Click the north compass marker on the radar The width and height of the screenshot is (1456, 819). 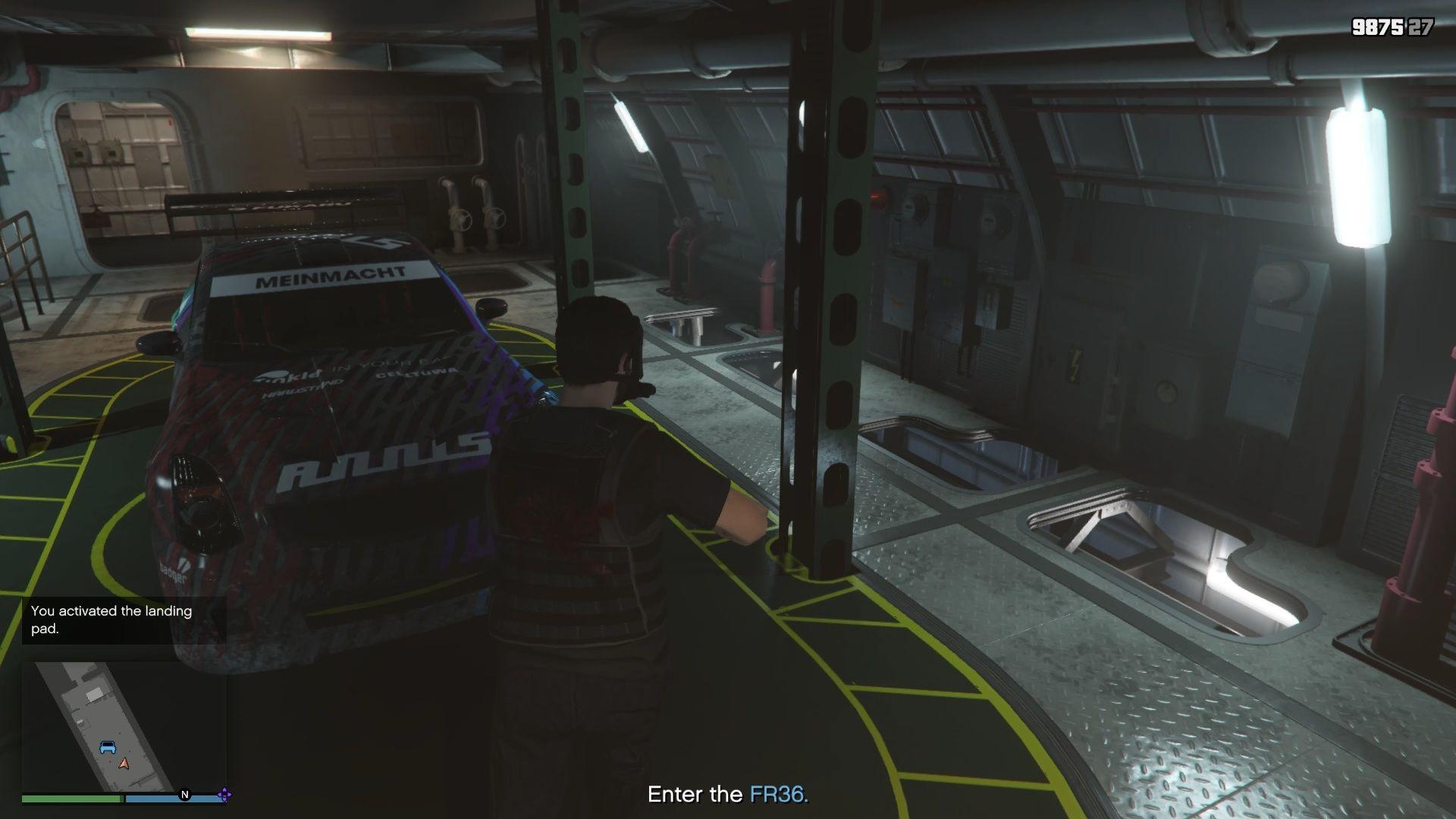[x=185, y=795]
